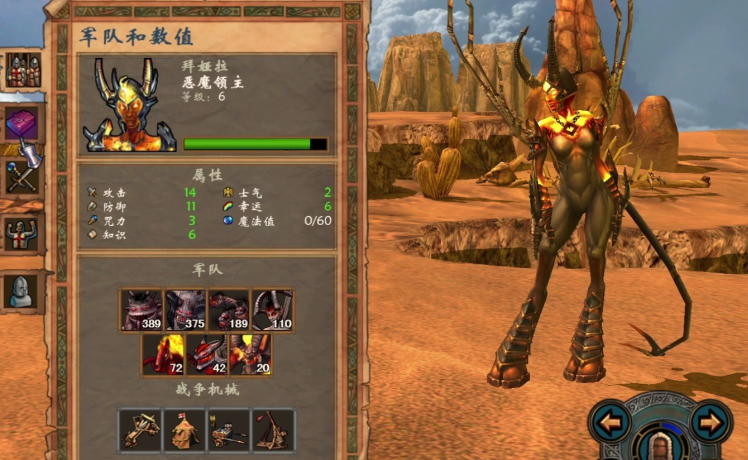Open the army and stats tab
Viewport: 748px width, 460px height.
click(22, 70)
